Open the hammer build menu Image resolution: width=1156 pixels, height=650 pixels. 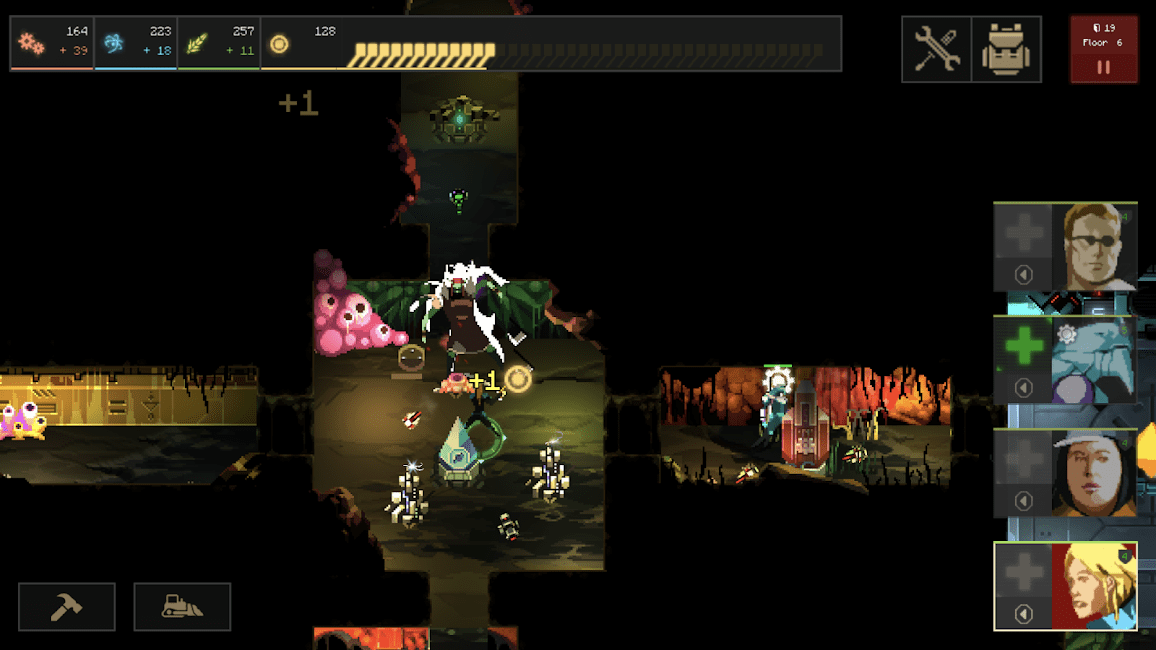pos(67,607)
